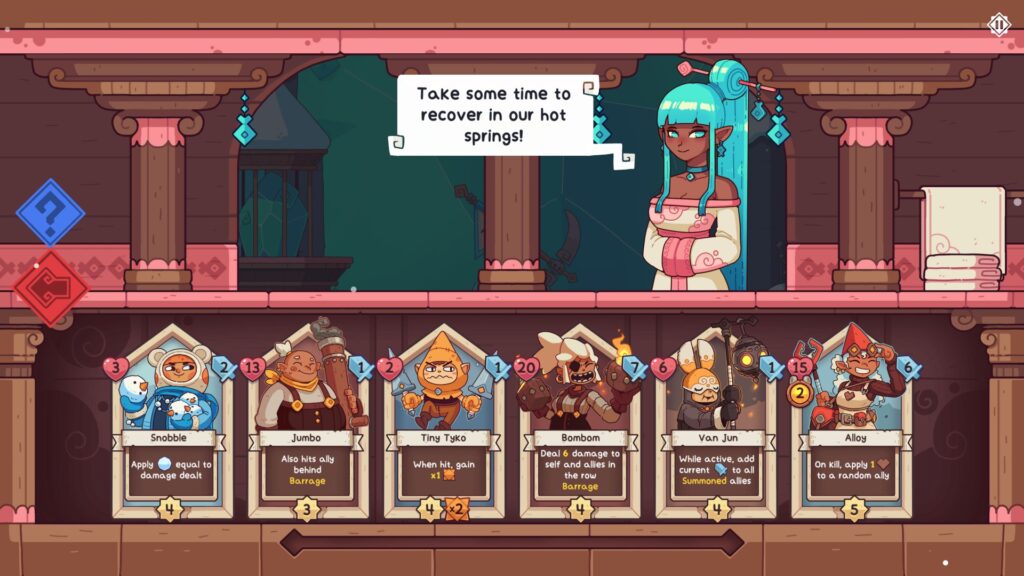
Task: Pick the Alloy card
Action: [852, 420]
